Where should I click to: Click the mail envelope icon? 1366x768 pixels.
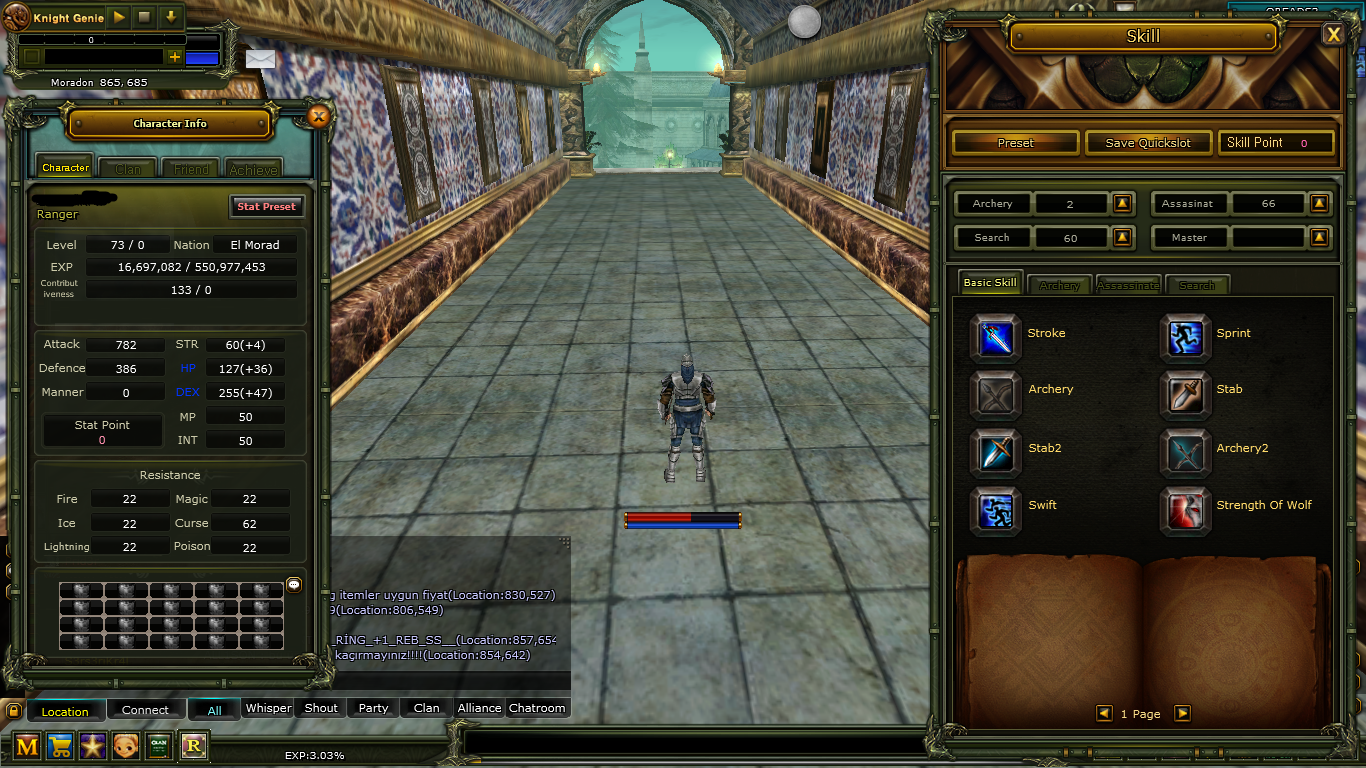pyautogui.click(x=260, y=59)
